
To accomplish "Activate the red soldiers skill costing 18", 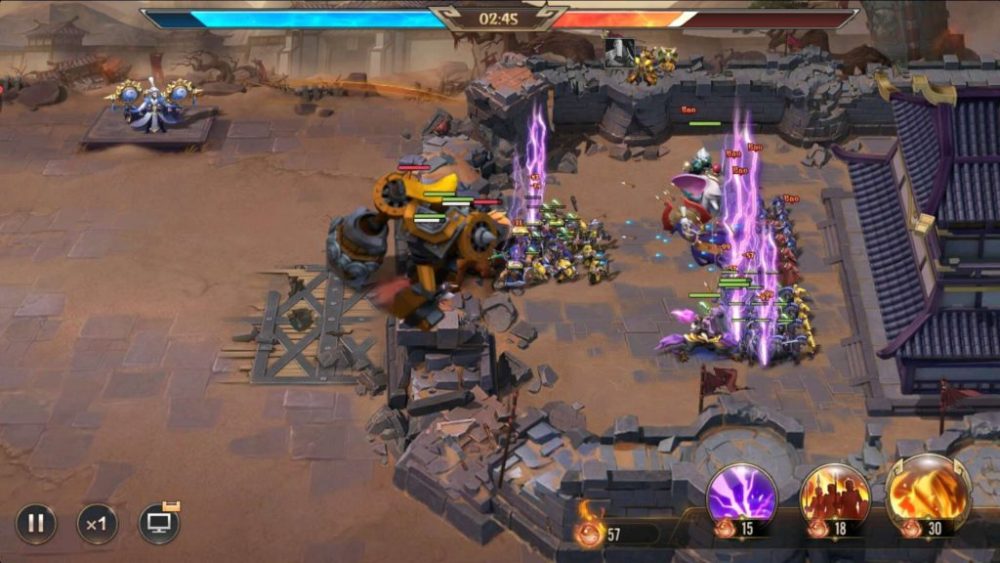I will 835,495.
